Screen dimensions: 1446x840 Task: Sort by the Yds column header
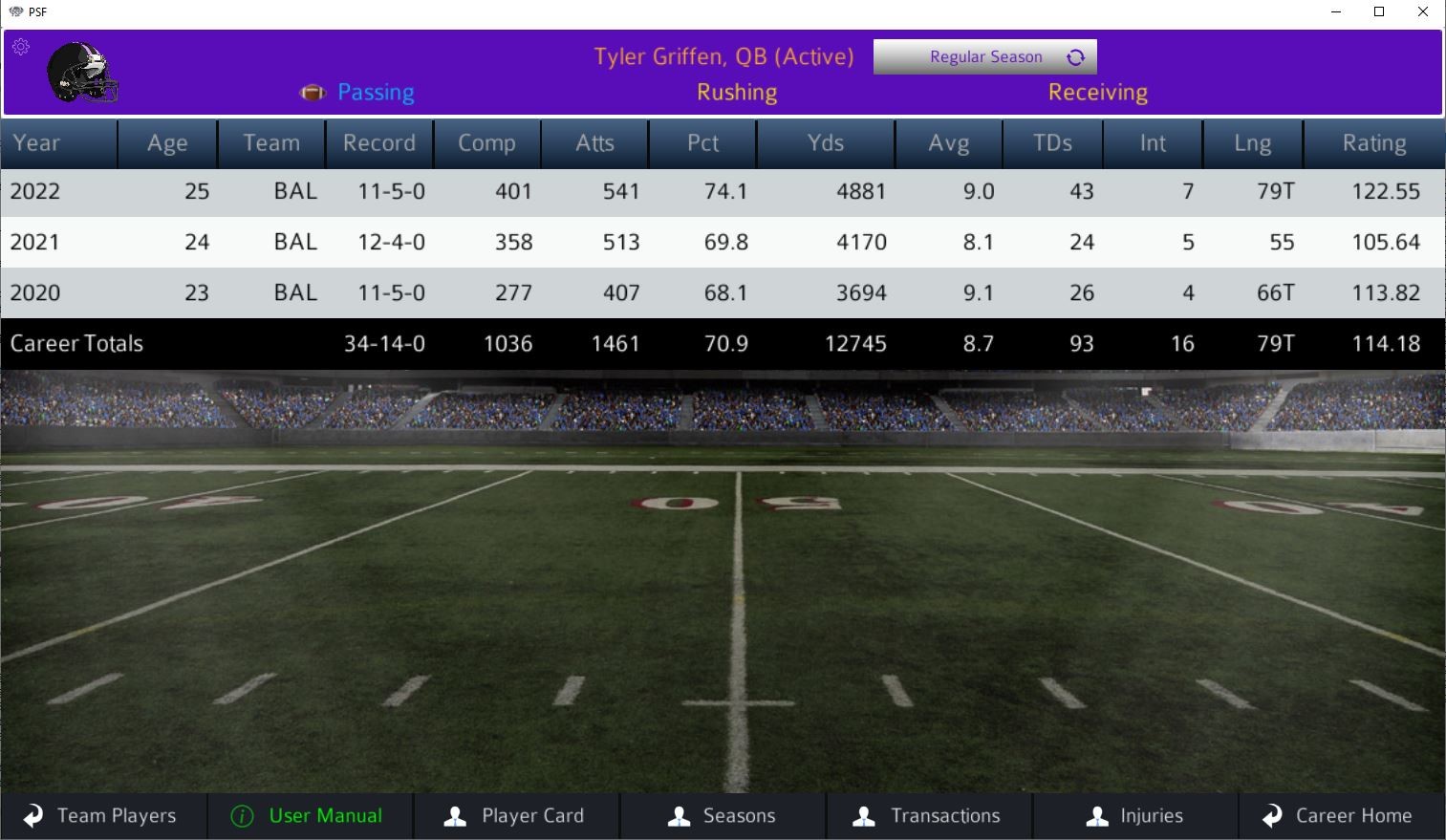(824, 143)
